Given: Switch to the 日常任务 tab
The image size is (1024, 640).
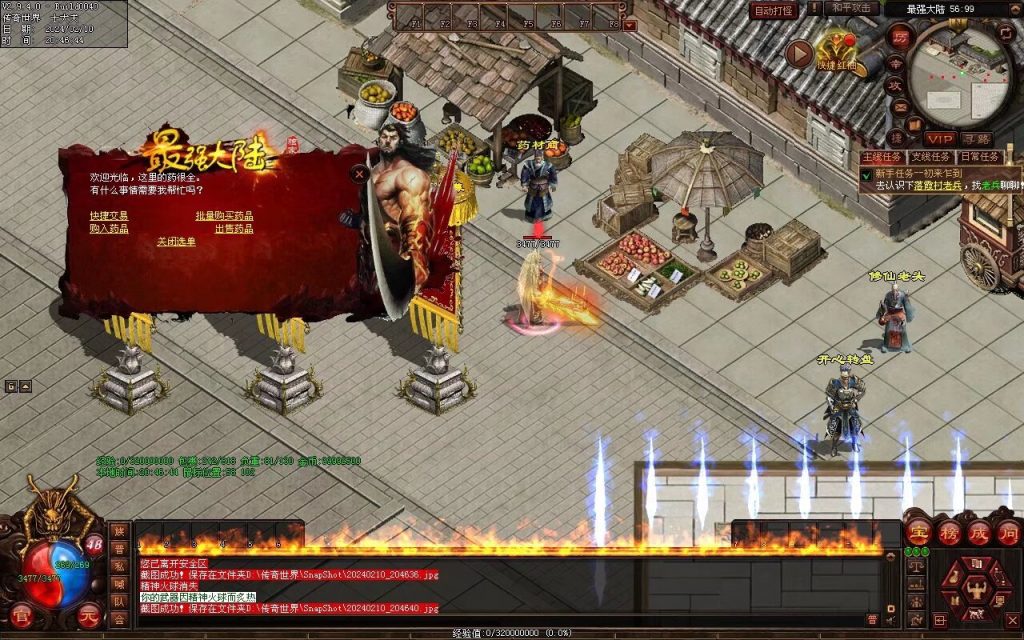Looking at the screenshot, I should click(978, 157).
